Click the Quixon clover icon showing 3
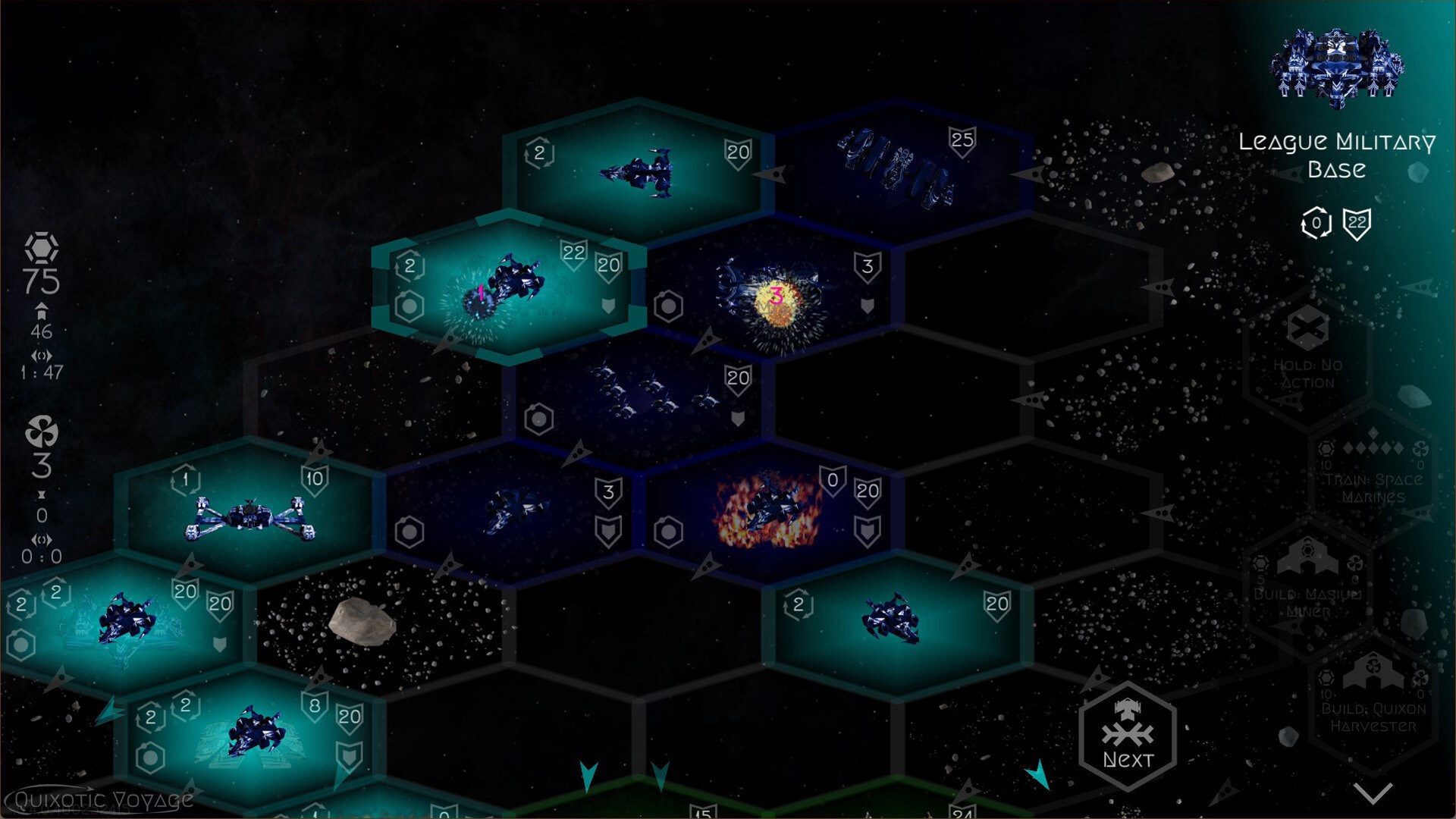 coord(42,434)
